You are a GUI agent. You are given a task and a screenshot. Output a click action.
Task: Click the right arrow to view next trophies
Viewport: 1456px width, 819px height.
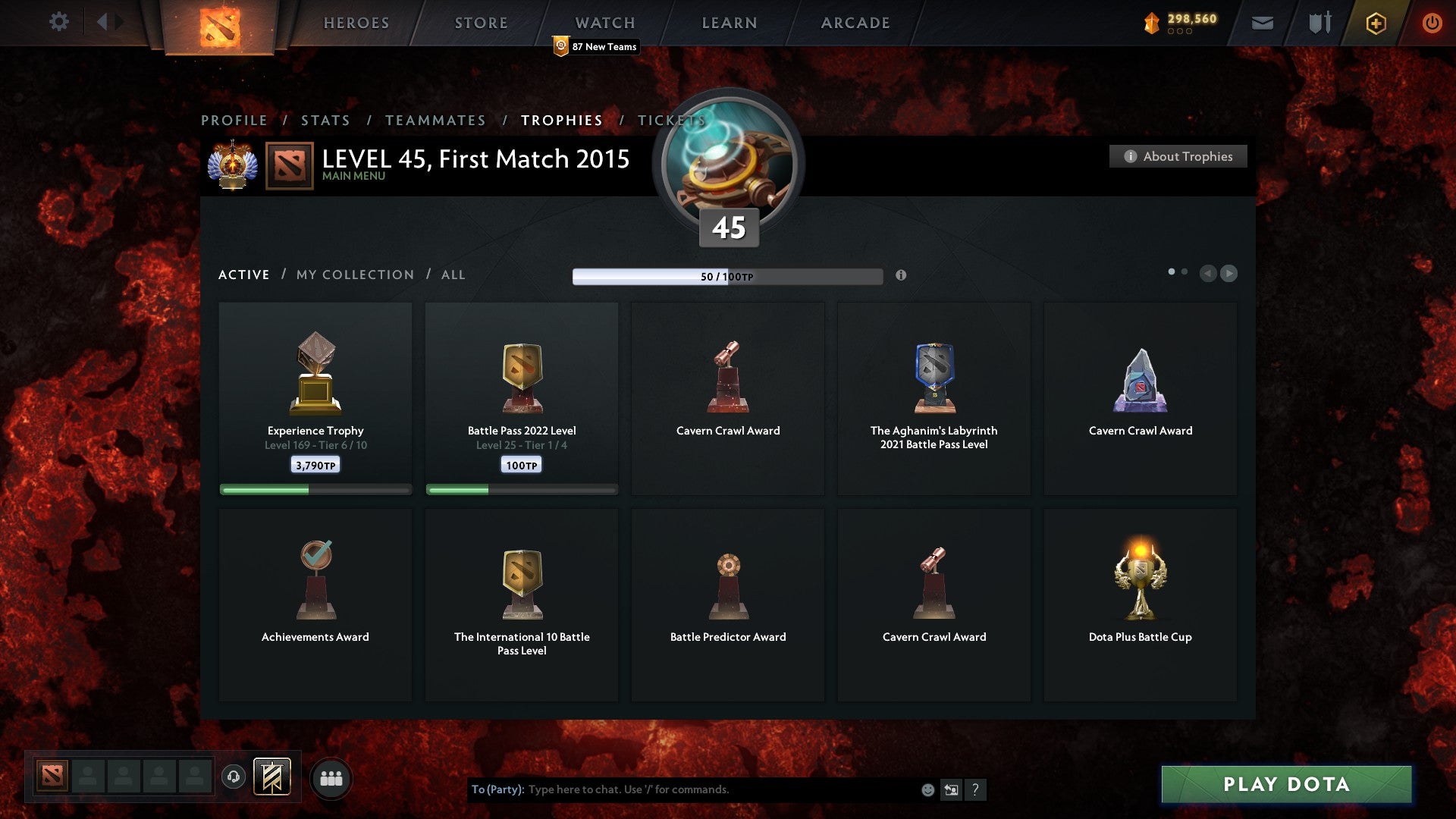pyautogui.click(x=1228, y=274)
